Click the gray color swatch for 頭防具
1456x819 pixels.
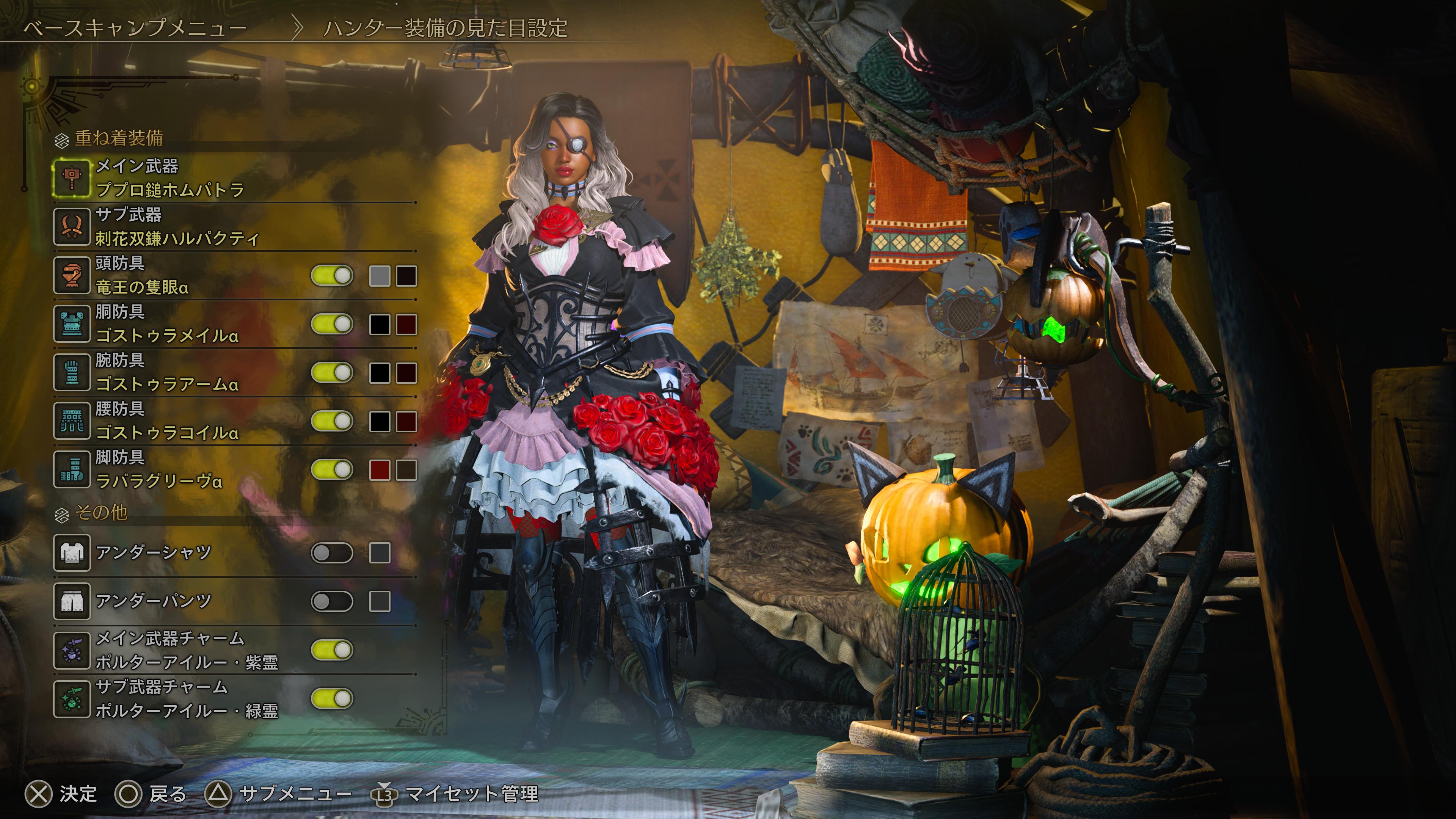point(379,276)
